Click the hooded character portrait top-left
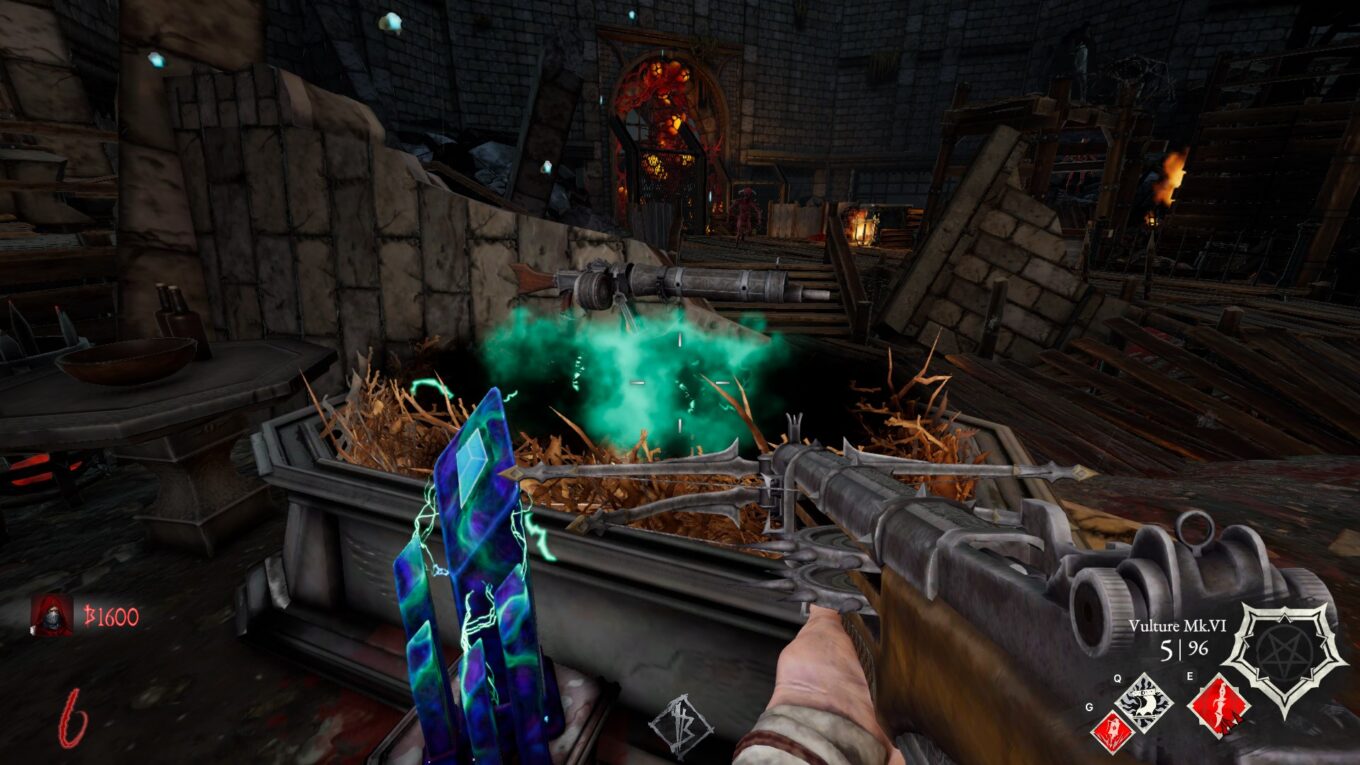Viewport: 1360px width, 765px height. (50, 616)
